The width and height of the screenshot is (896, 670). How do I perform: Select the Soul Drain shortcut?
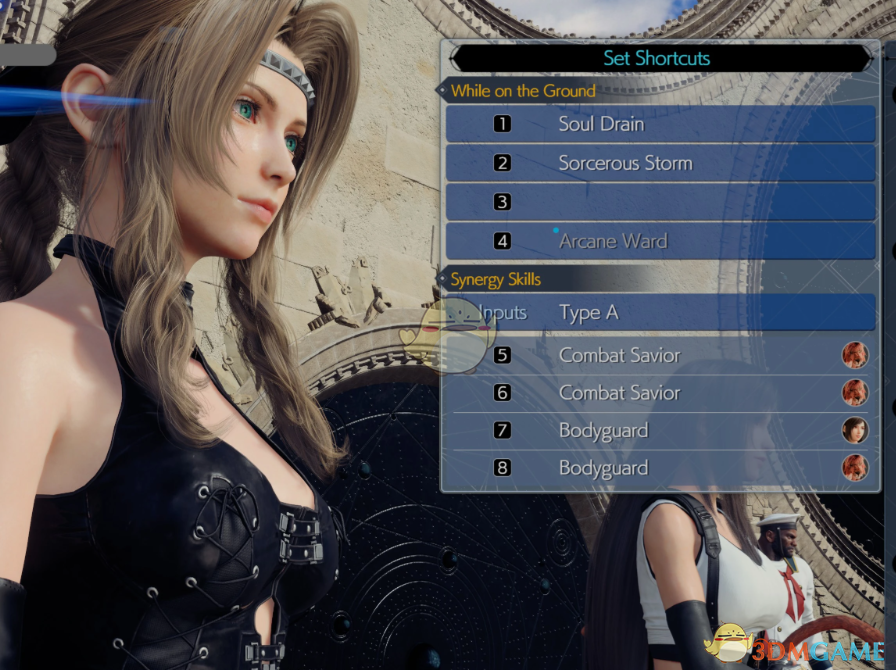pos(660,124)
